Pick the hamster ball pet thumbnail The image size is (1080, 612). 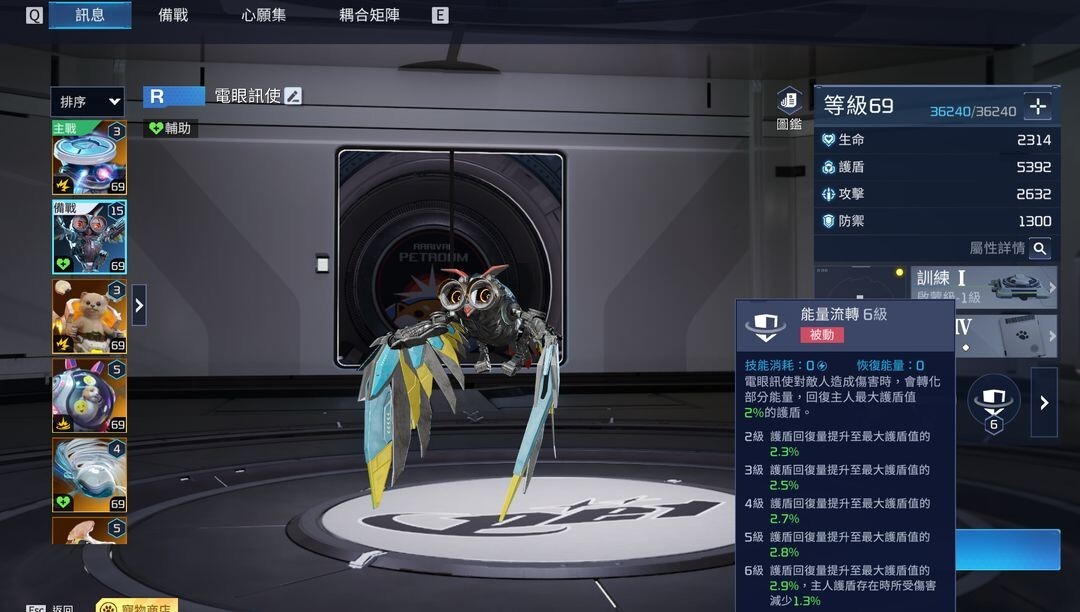(89, 396)
